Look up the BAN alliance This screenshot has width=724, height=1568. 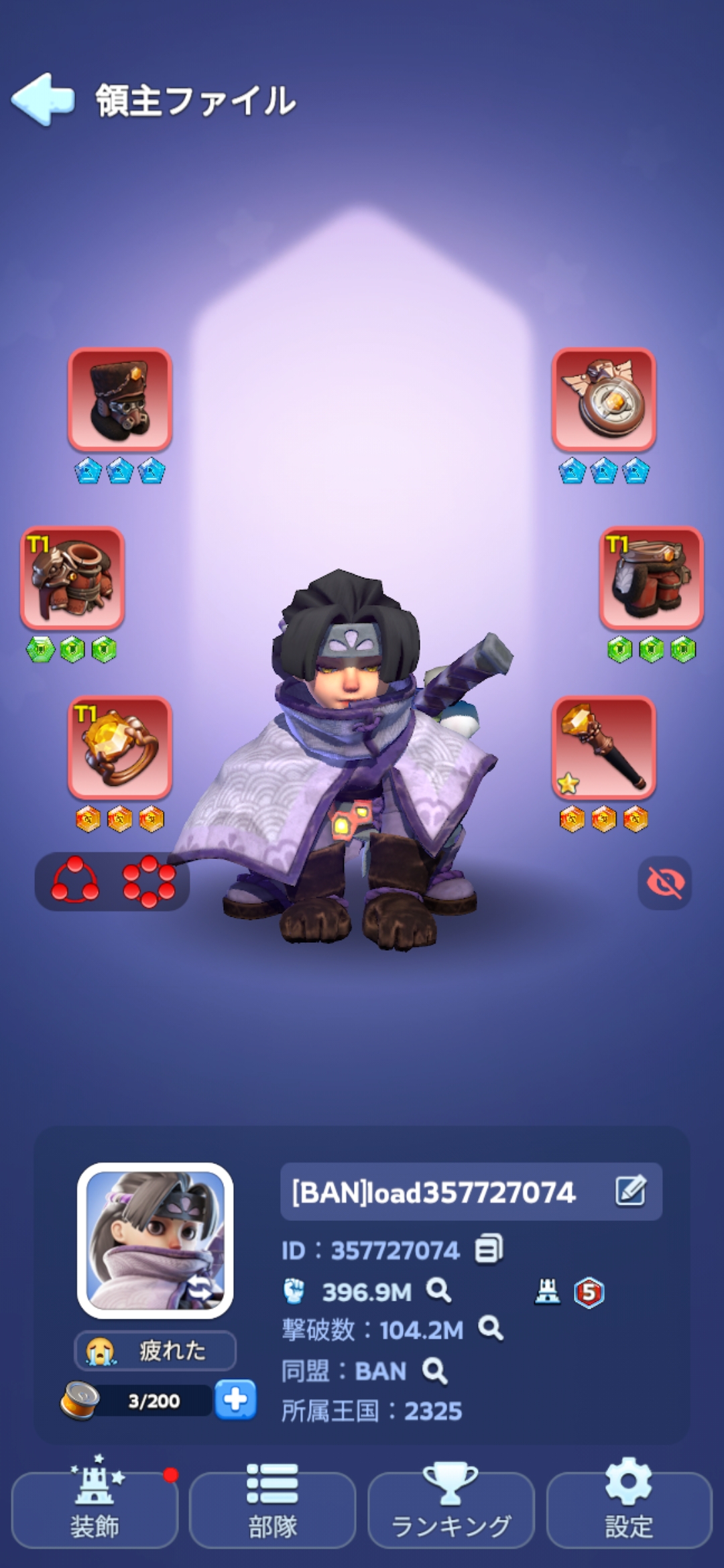(434, 1370)
